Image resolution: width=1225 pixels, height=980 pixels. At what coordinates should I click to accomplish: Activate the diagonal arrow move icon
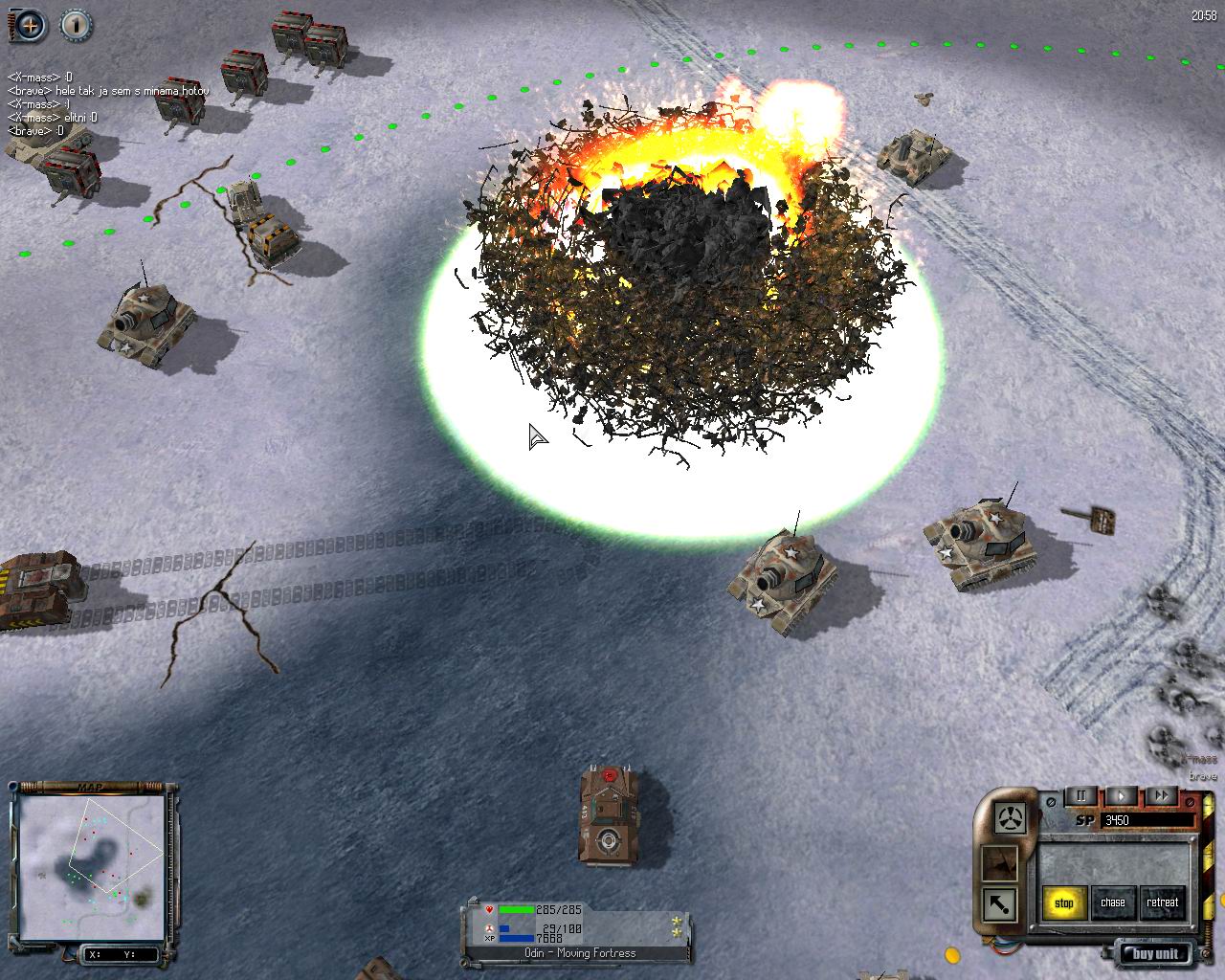(1001, 902)
